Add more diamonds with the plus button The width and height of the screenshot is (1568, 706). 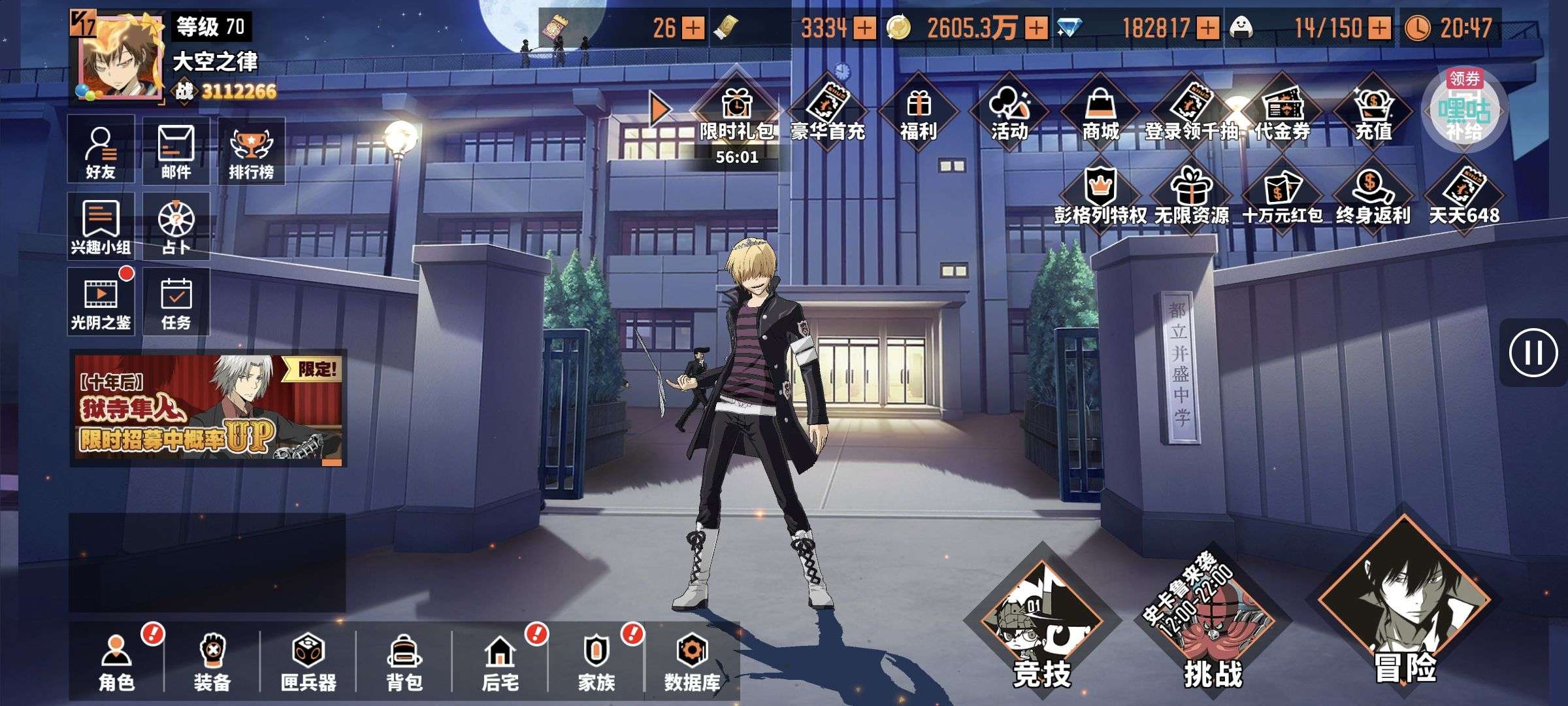click(x=1208, y=27)
